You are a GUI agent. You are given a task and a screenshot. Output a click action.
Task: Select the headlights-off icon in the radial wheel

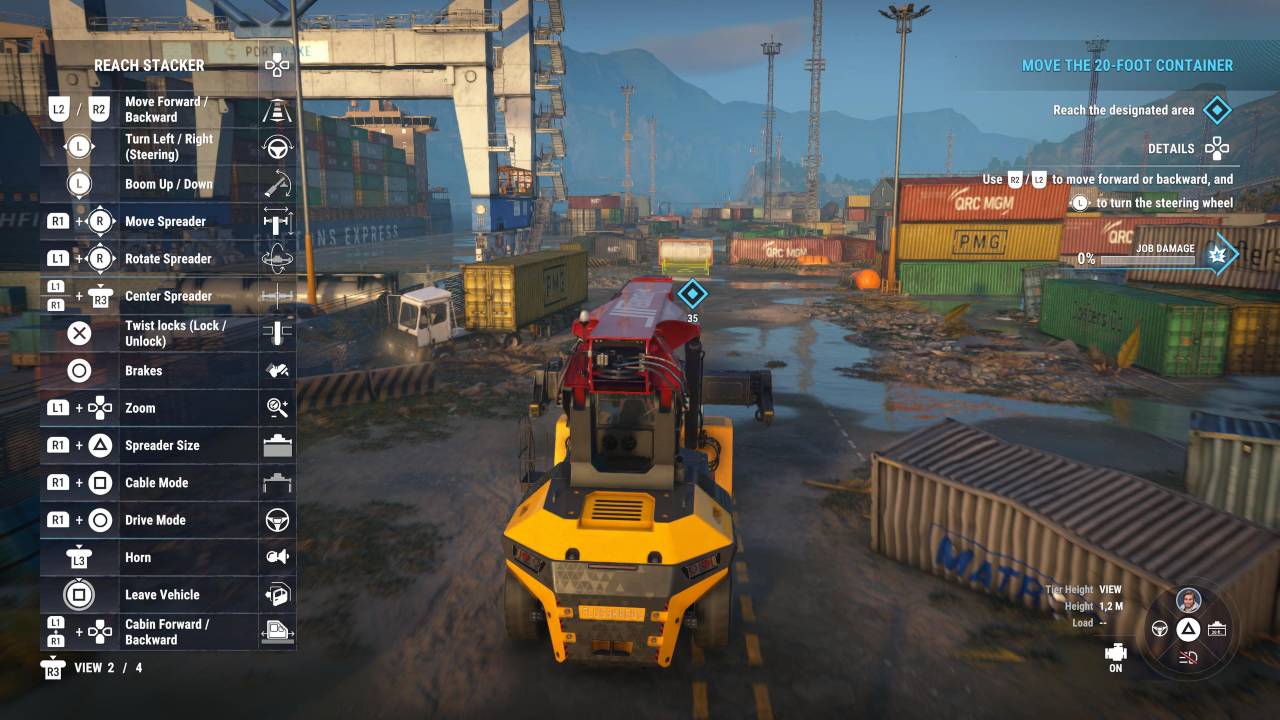(1188, 656)
